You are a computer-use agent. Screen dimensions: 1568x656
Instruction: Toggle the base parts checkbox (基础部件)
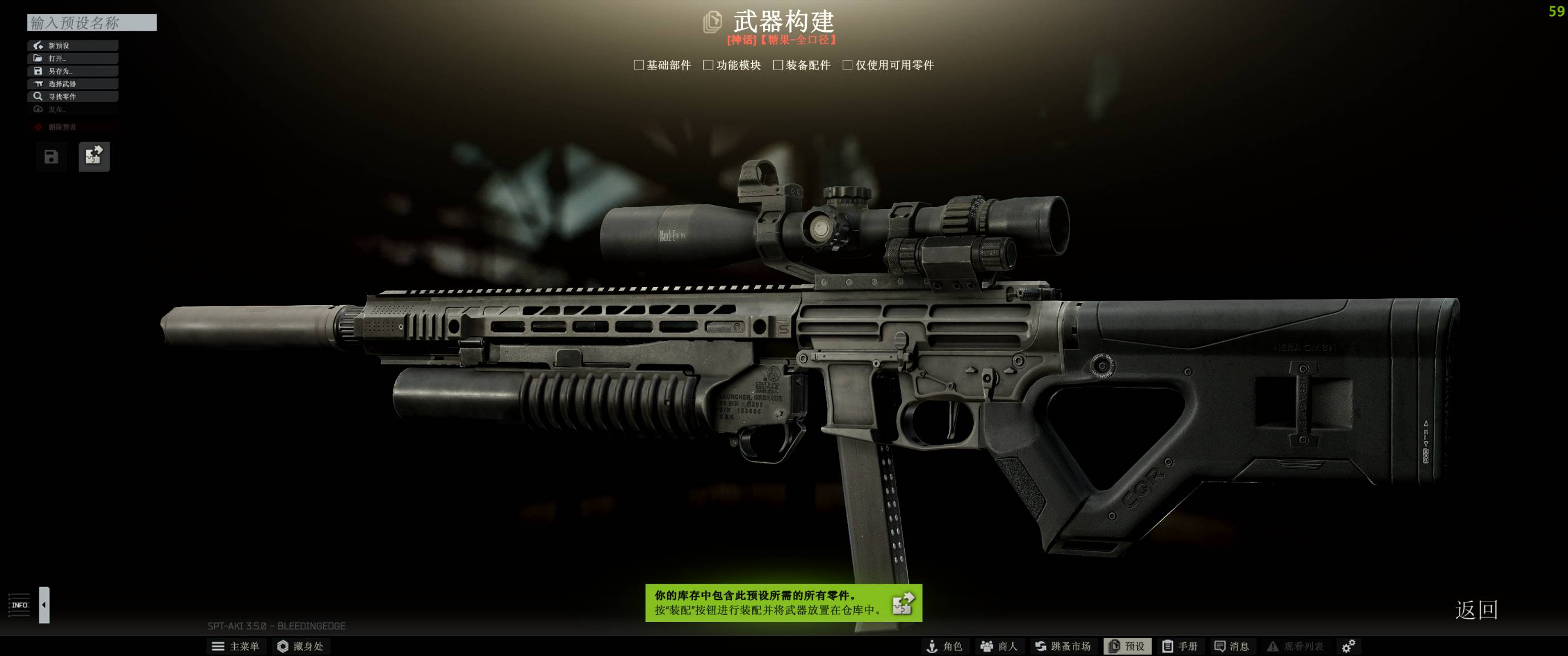pyautogui.click(x=639, y=65)
